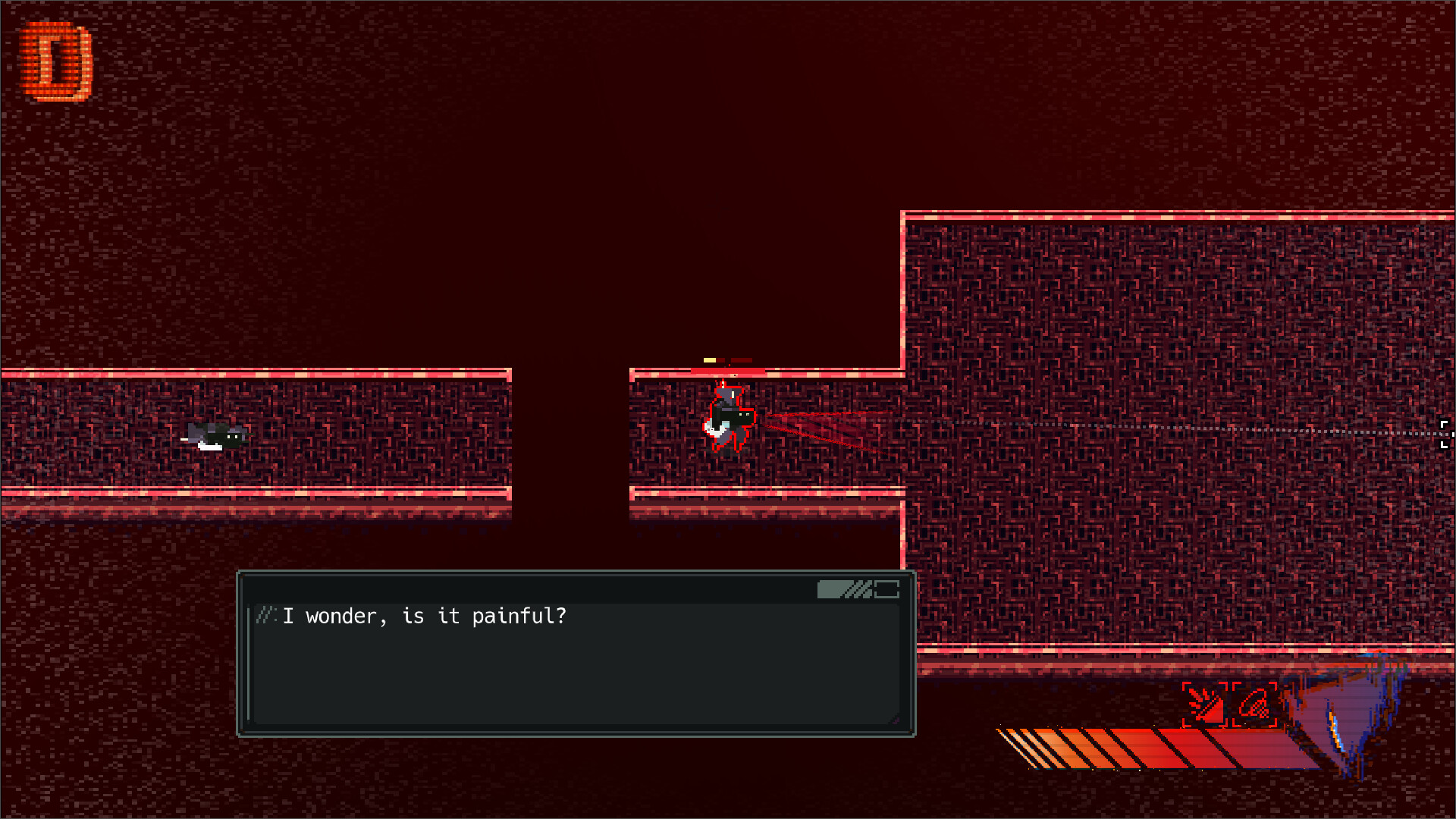Image resolution: width=1456 pixels, height=819 pixels.
Task: Click the striped indicator beside the battery segment
Action: coord(861,589)
